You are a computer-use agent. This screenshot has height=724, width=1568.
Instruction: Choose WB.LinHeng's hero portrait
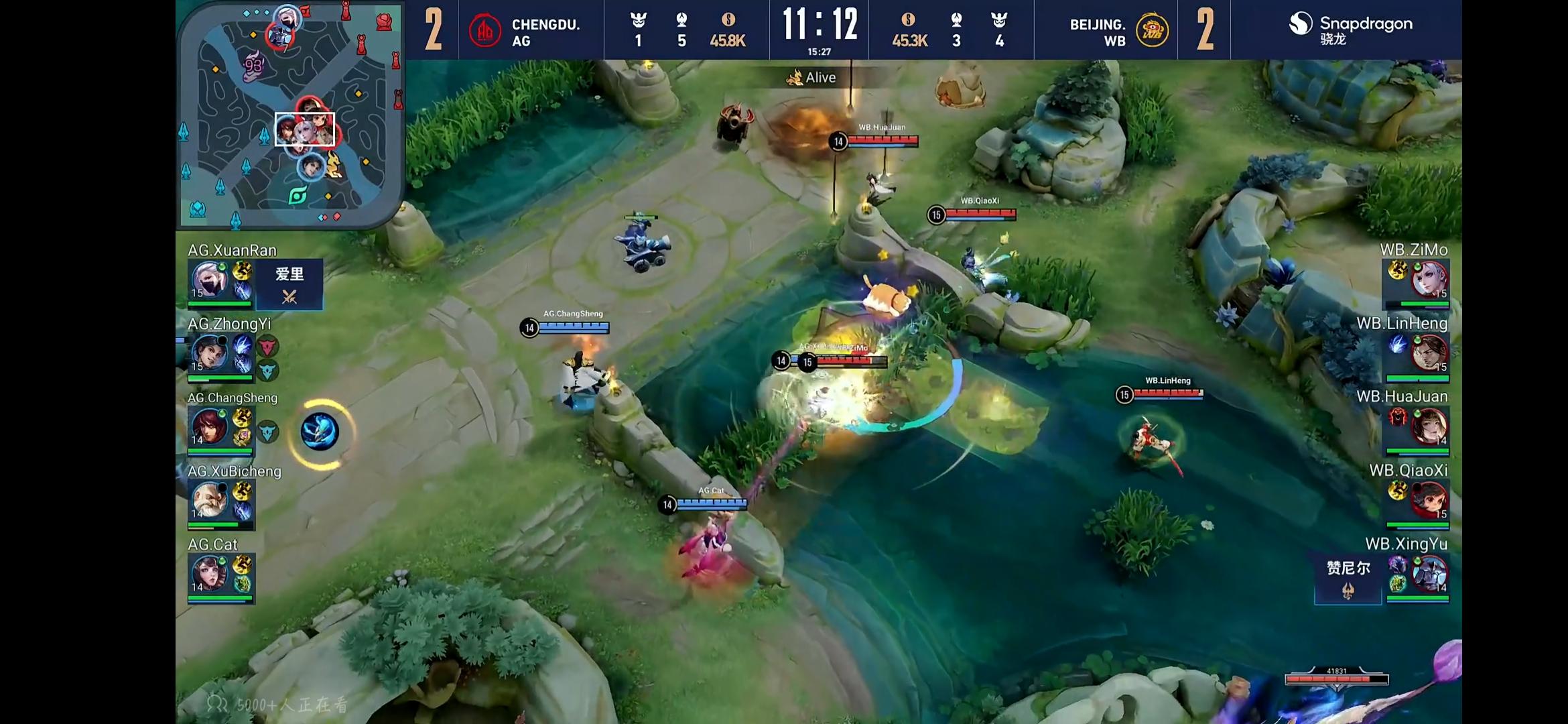1429,353
